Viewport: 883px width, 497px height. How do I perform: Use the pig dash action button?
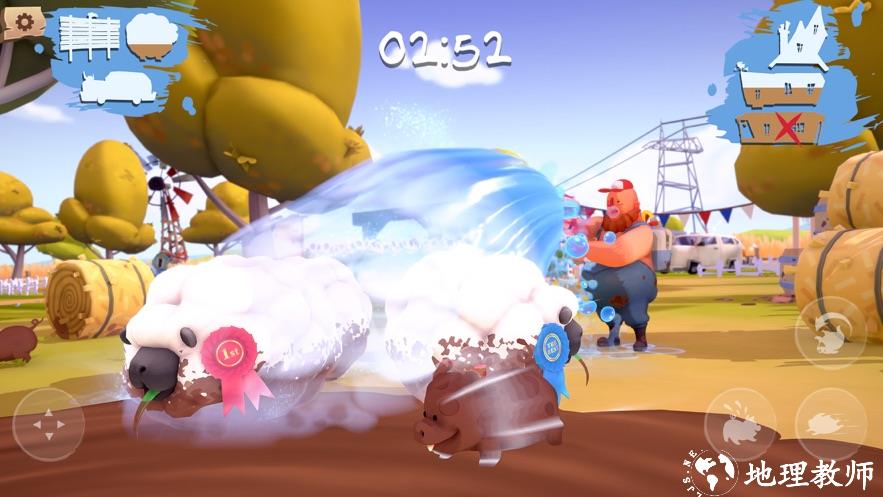(830, 424)
